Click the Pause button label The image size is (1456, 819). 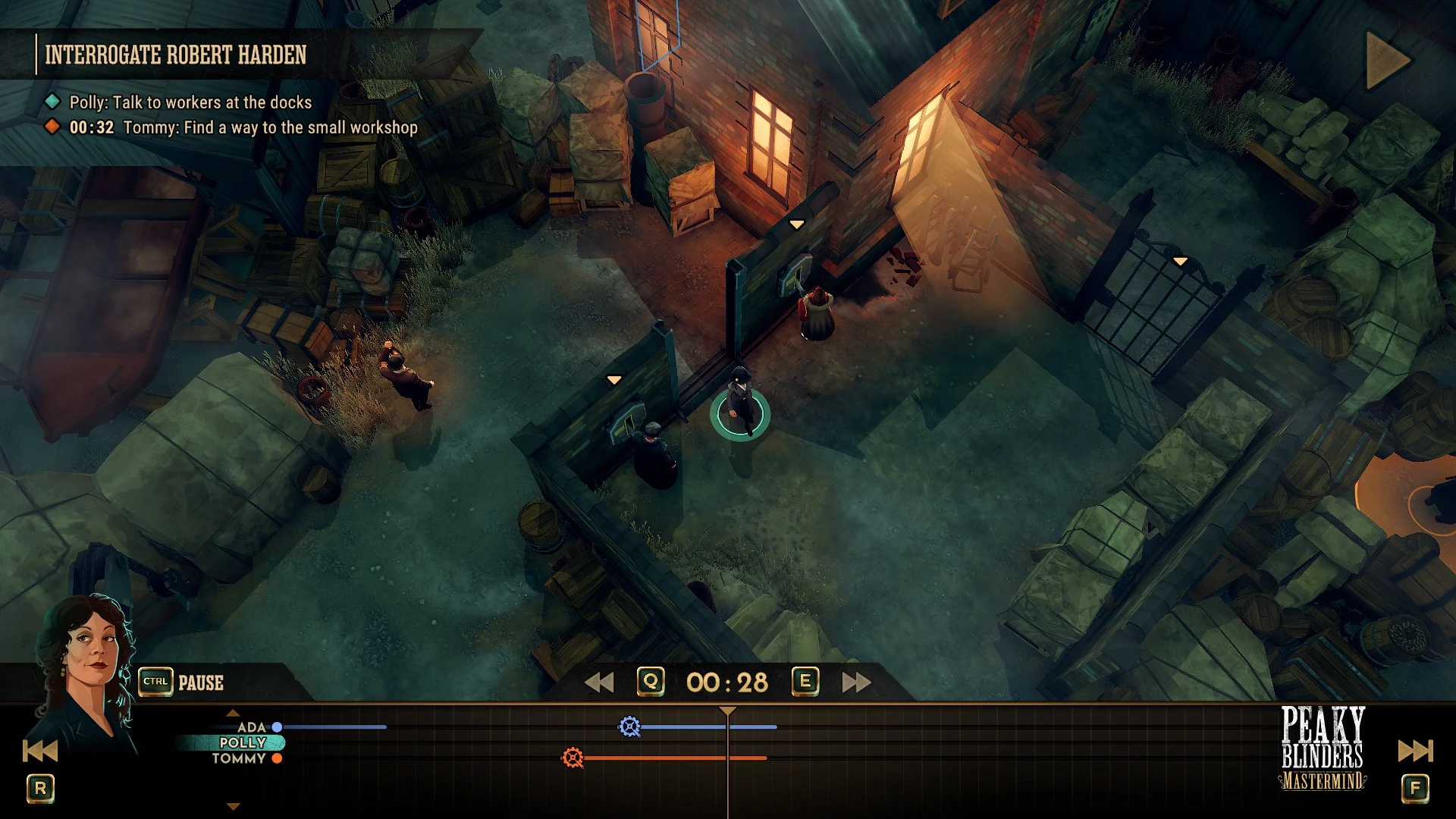200,682
